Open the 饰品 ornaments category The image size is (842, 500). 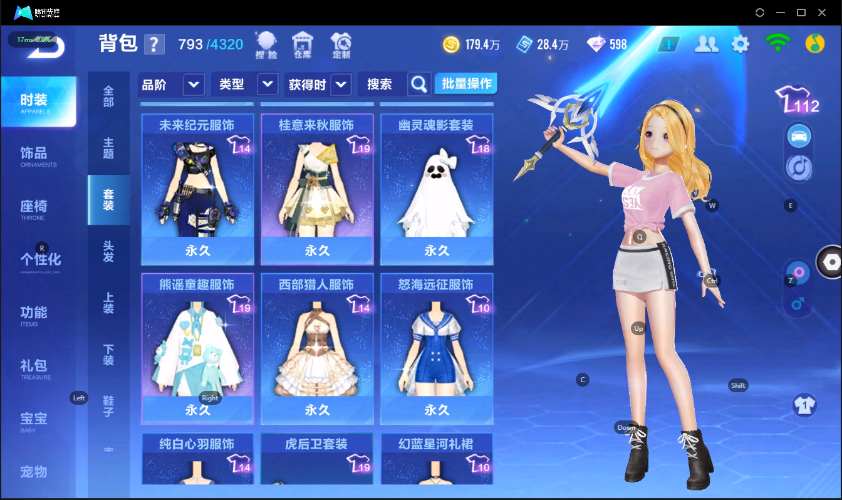coord(34,155)
